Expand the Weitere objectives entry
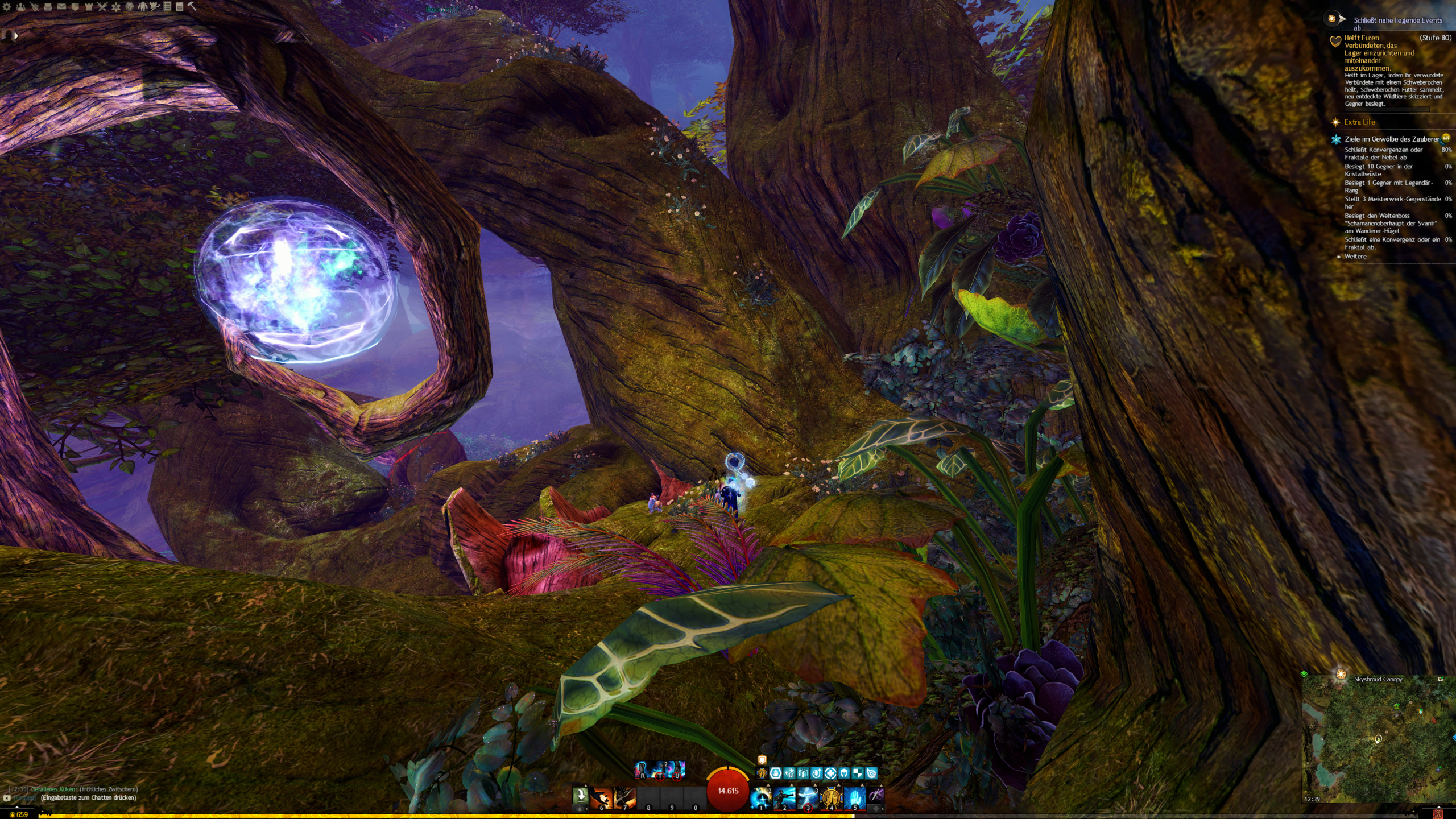The width and height of the screenshot is (1456, 819). coord(1355,257)
